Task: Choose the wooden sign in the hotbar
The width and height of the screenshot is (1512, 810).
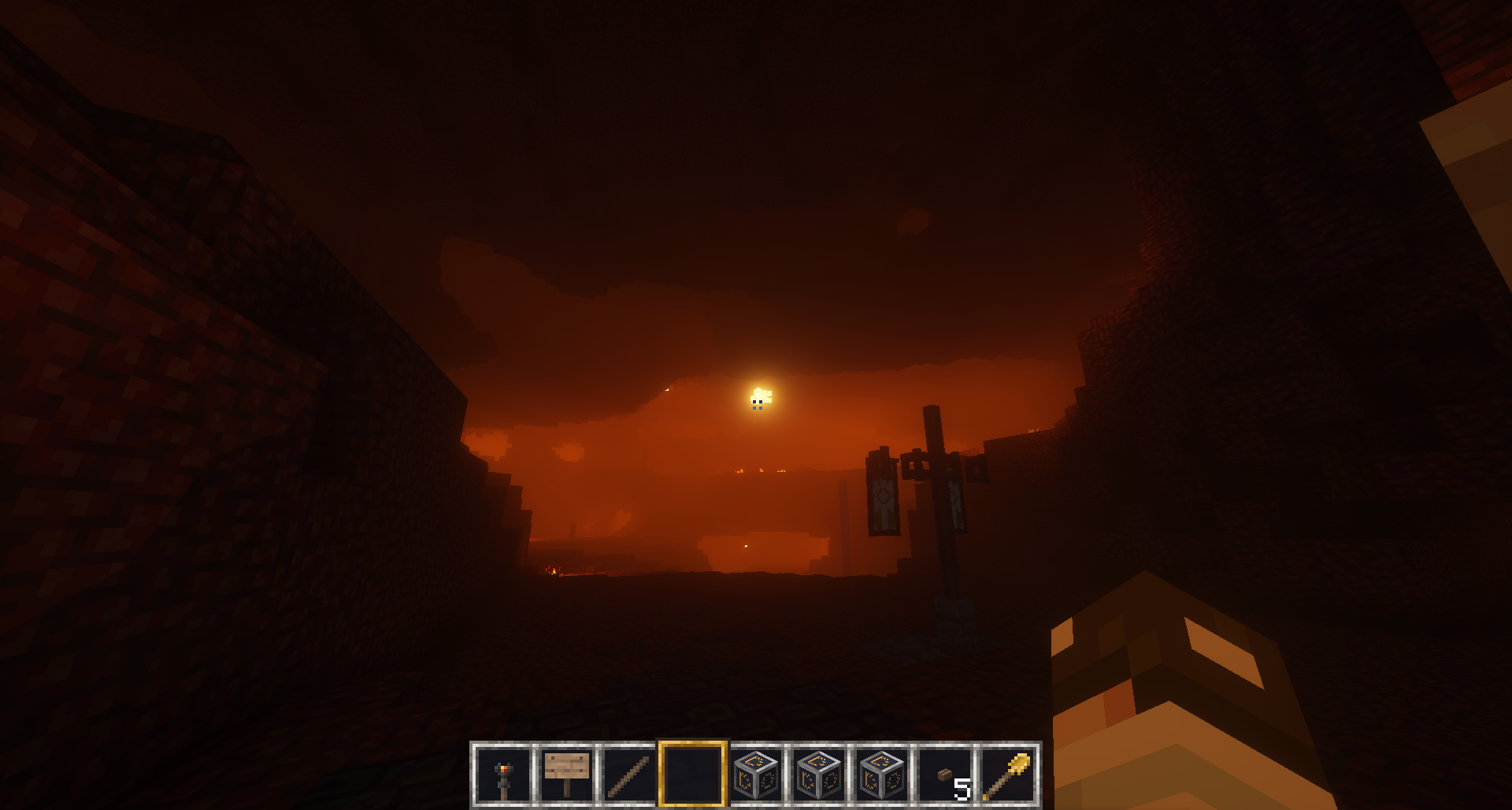Action: click(567, 775)
